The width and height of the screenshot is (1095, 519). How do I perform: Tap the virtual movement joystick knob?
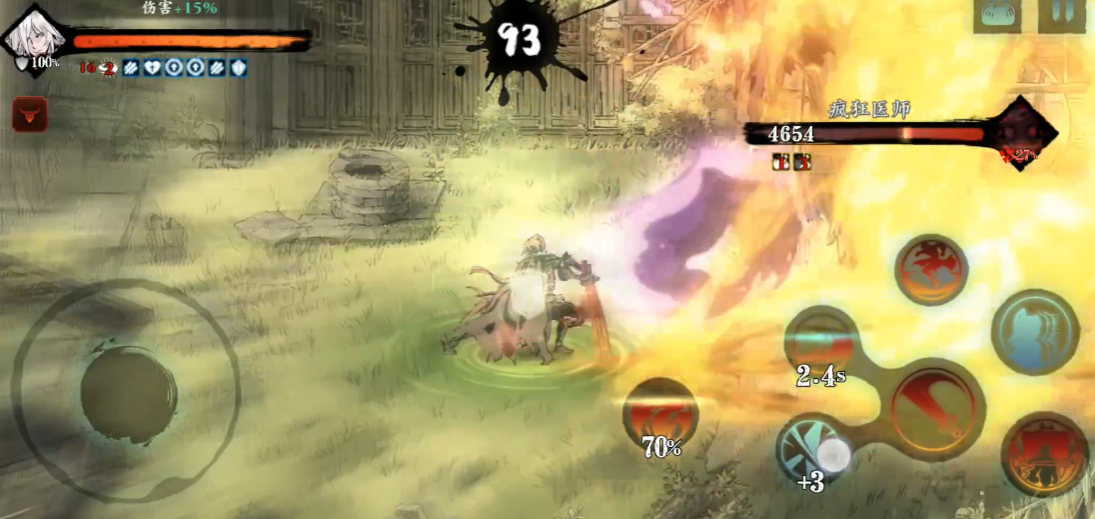click(128, 389)
